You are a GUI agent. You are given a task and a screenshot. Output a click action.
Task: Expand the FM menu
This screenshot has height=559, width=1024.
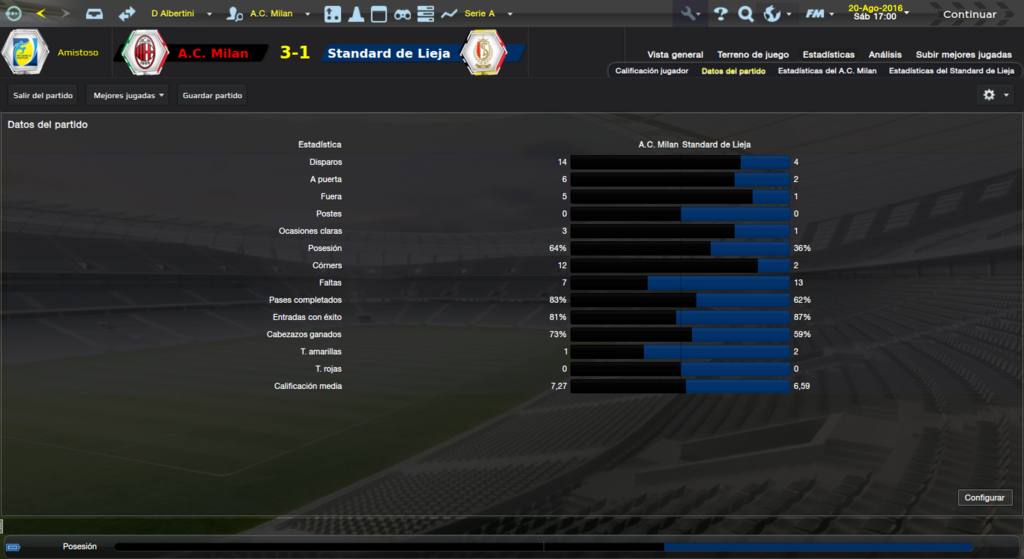[819, 14]
